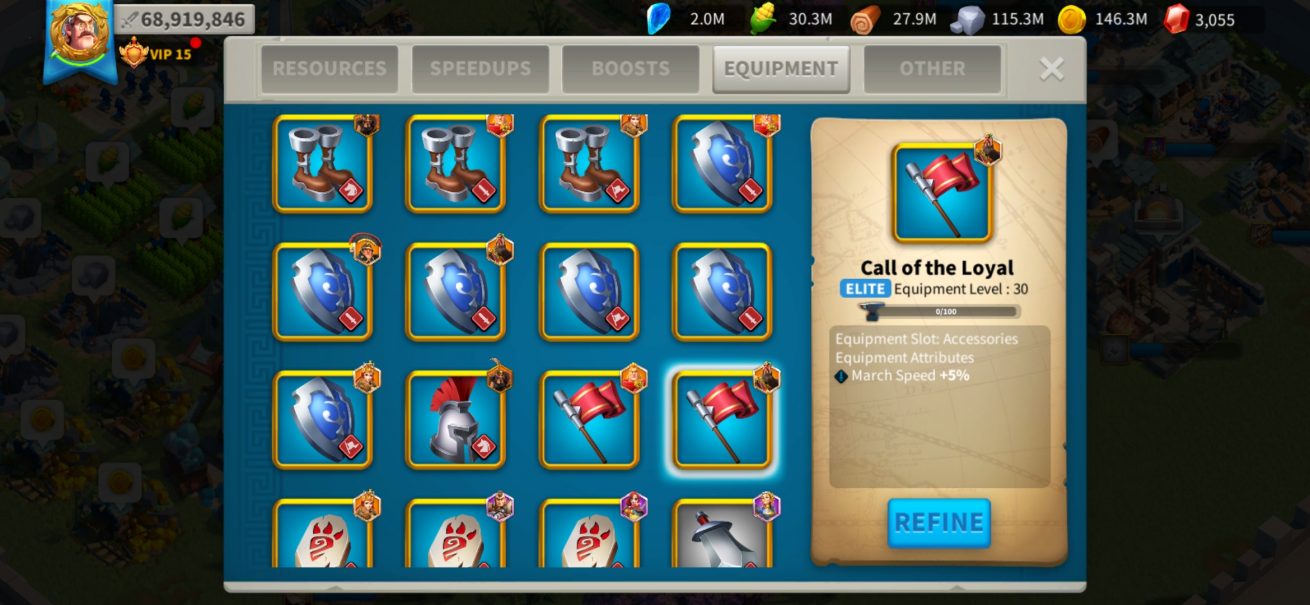The height and width of the screenshot is (605, 1310).
Task: Close the inventory window
Action: tap(1051, 68)
